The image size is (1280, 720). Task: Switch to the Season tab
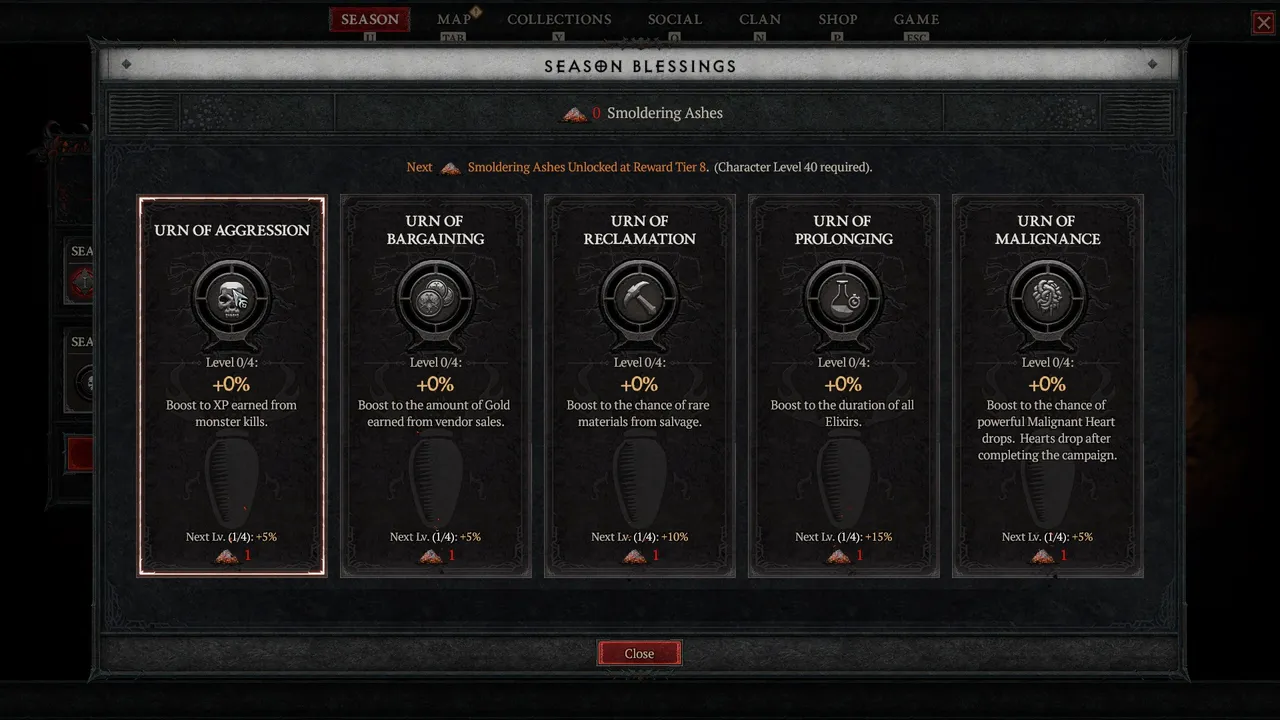(370, 20)
